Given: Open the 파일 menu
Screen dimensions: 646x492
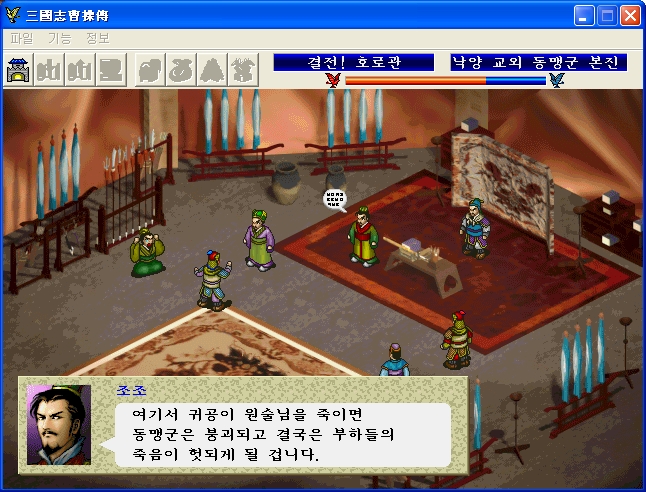Looking at the screenshot, I should [21, 38].
